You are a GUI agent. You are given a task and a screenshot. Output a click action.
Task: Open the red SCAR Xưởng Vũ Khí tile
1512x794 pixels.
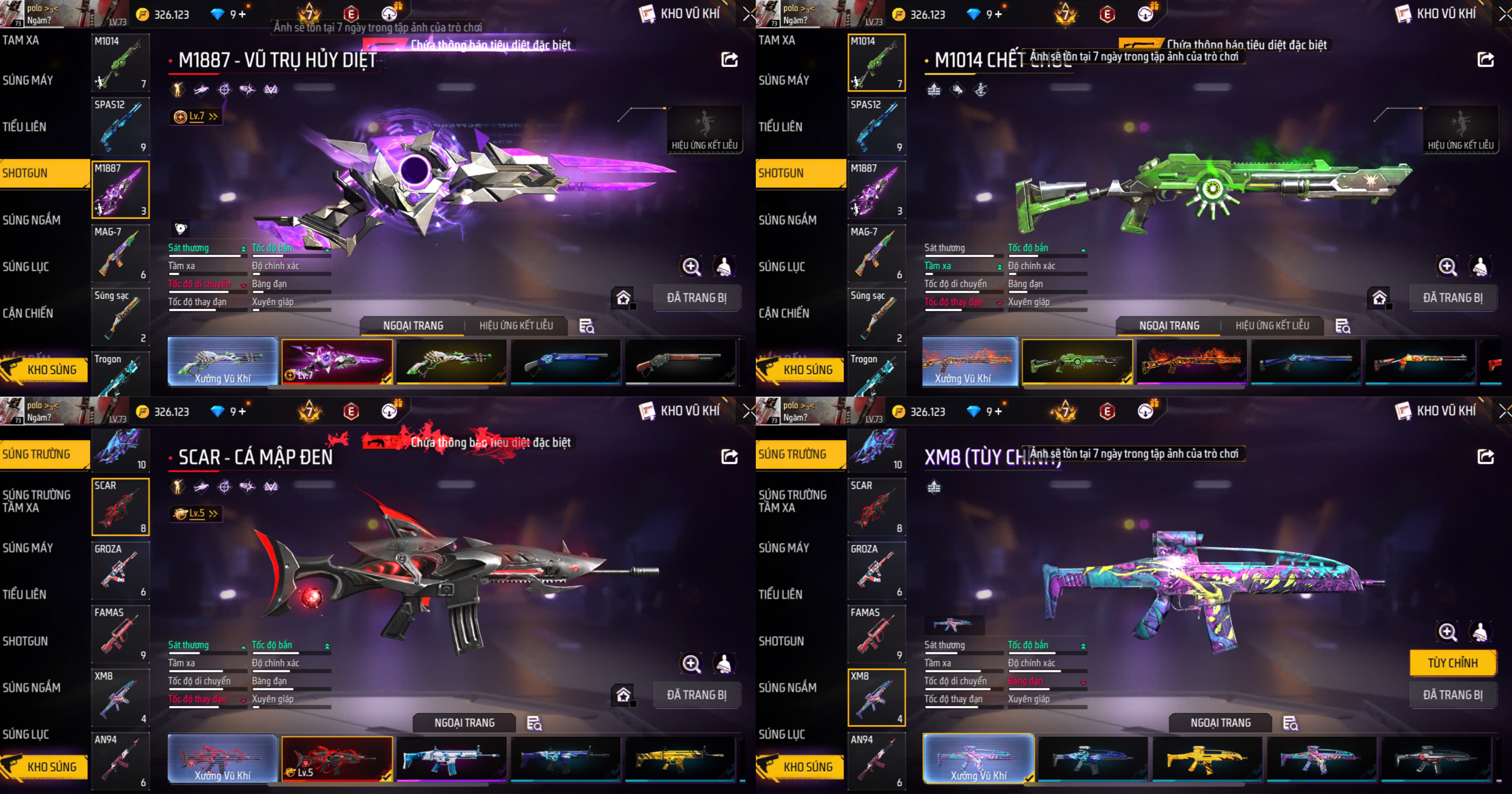222,757
